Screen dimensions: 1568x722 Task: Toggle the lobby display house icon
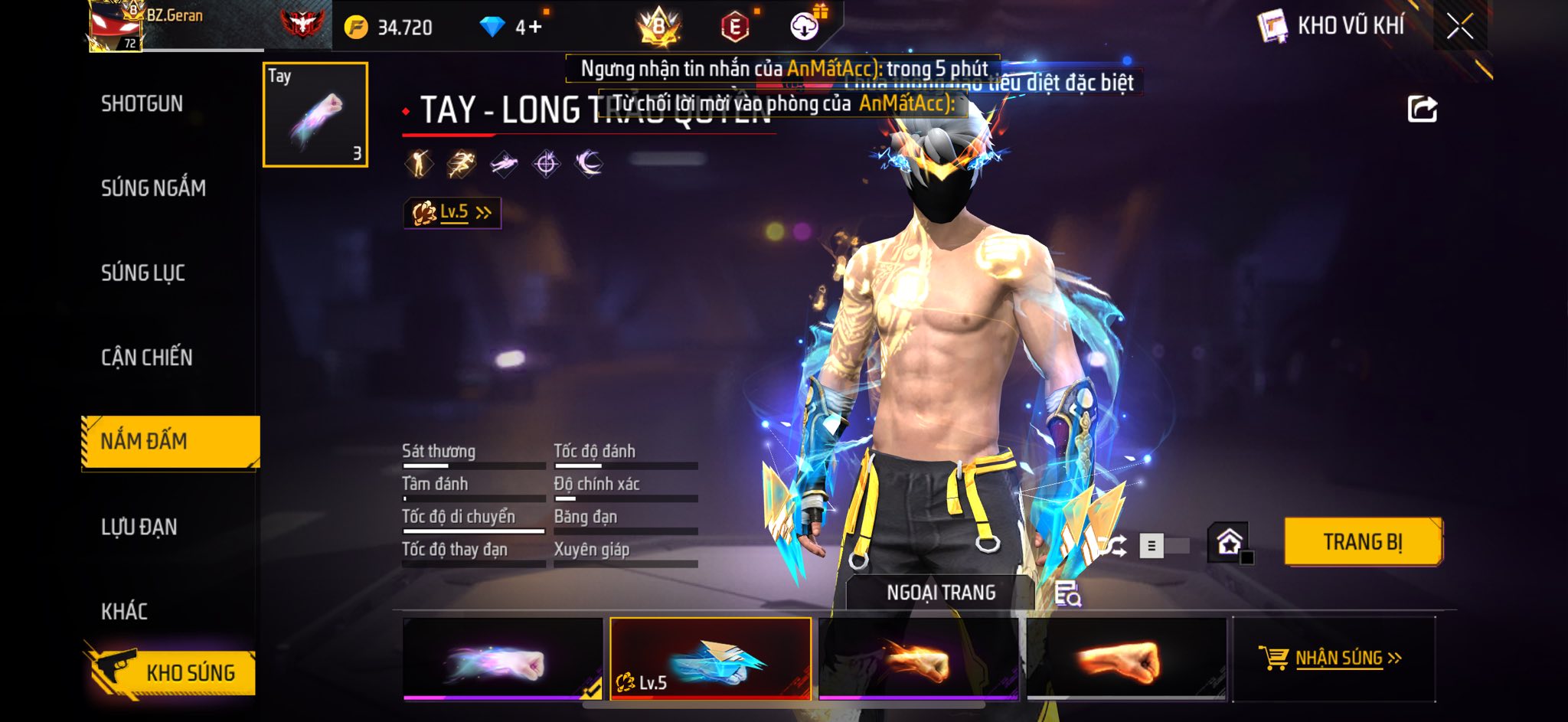point(1230,542)
